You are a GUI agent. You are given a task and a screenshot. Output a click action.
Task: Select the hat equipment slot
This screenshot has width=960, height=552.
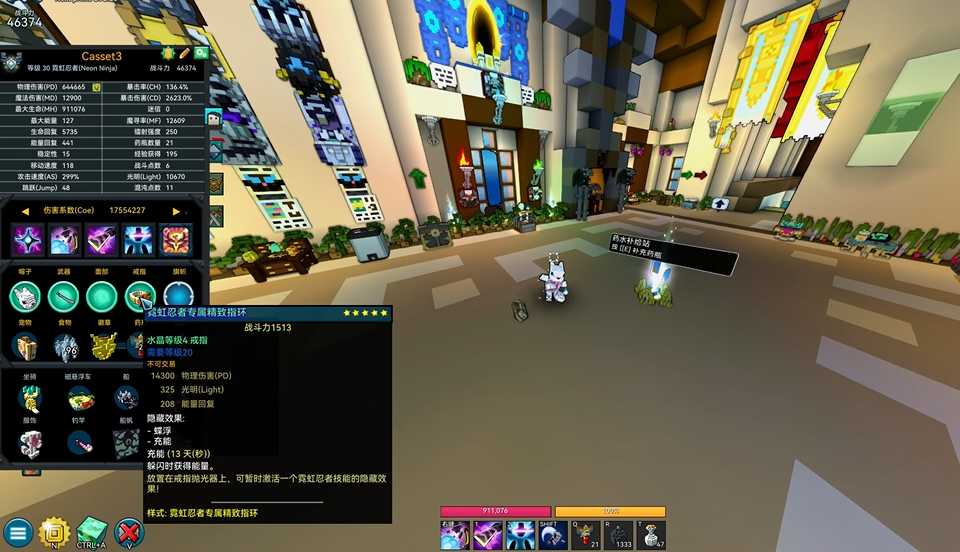[x=25, y=297]
